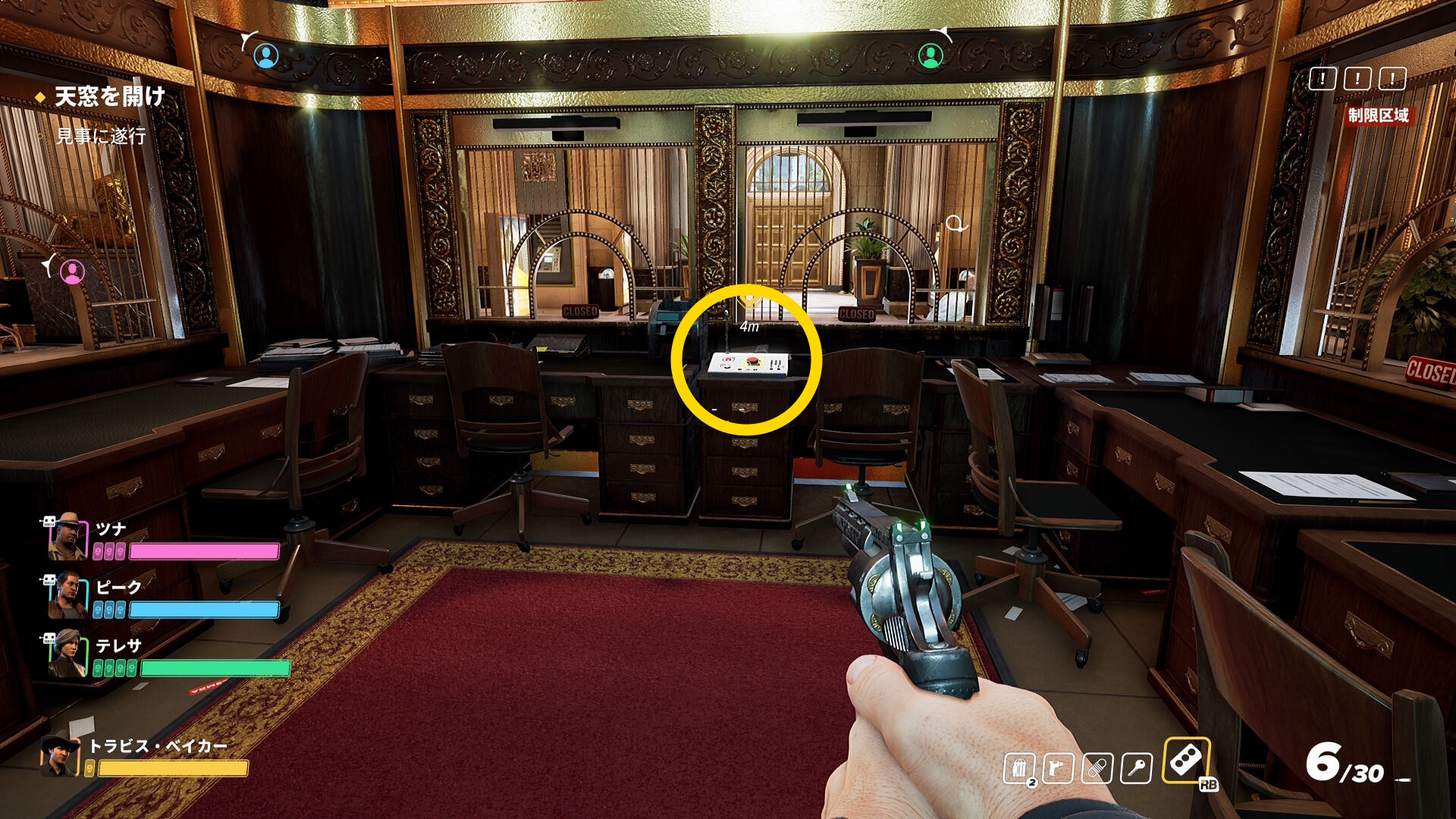Select the key item slot
The height and width of the screenshot is (819, 1456).
point(1135,768)
